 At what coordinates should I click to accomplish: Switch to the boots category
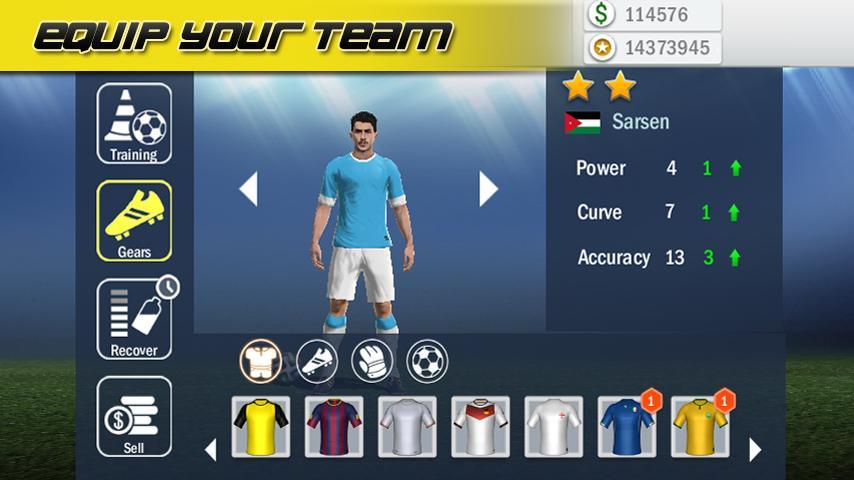point(317,360)
